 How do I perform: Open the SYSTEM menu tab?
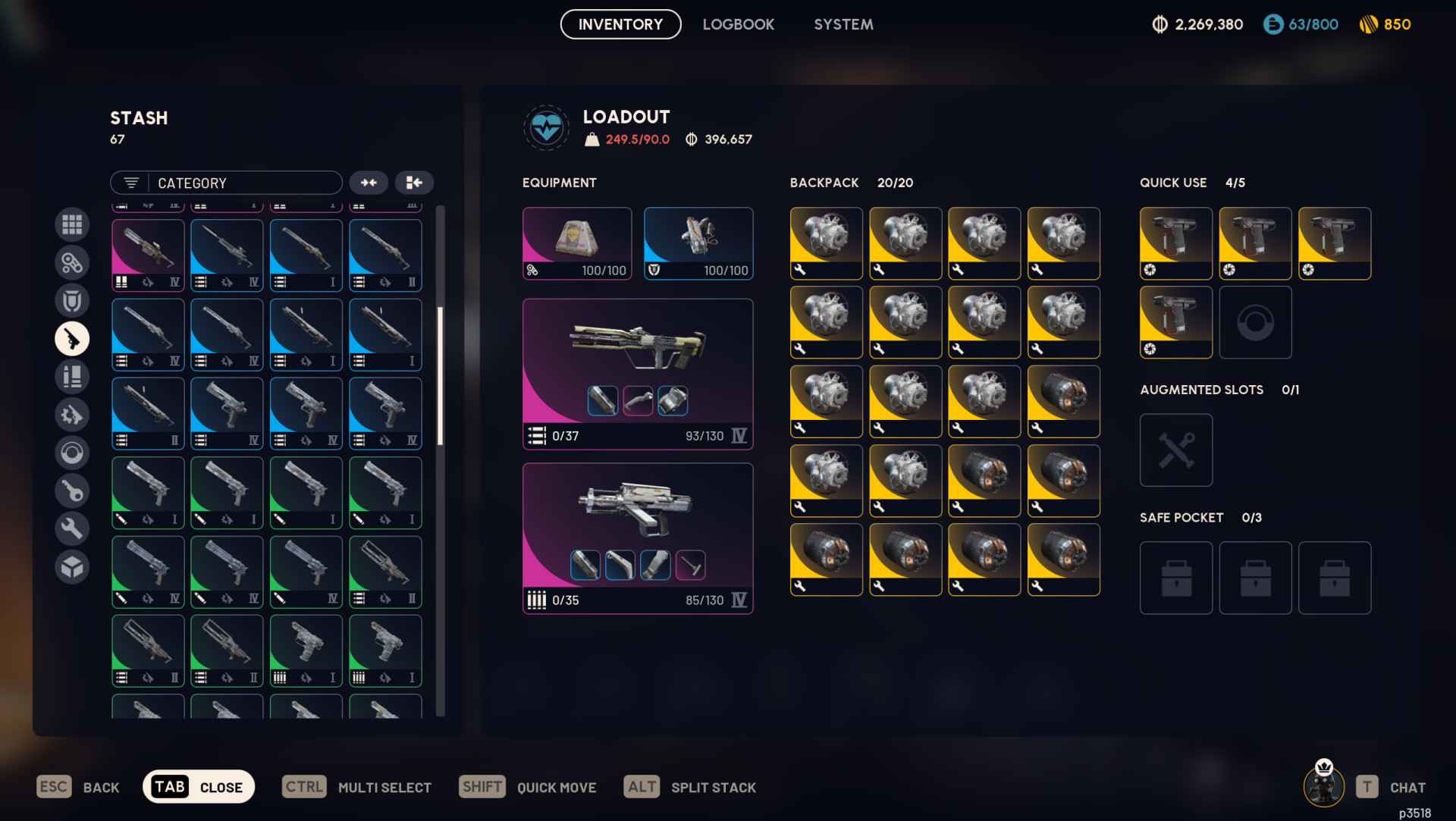tap(843, 24)
